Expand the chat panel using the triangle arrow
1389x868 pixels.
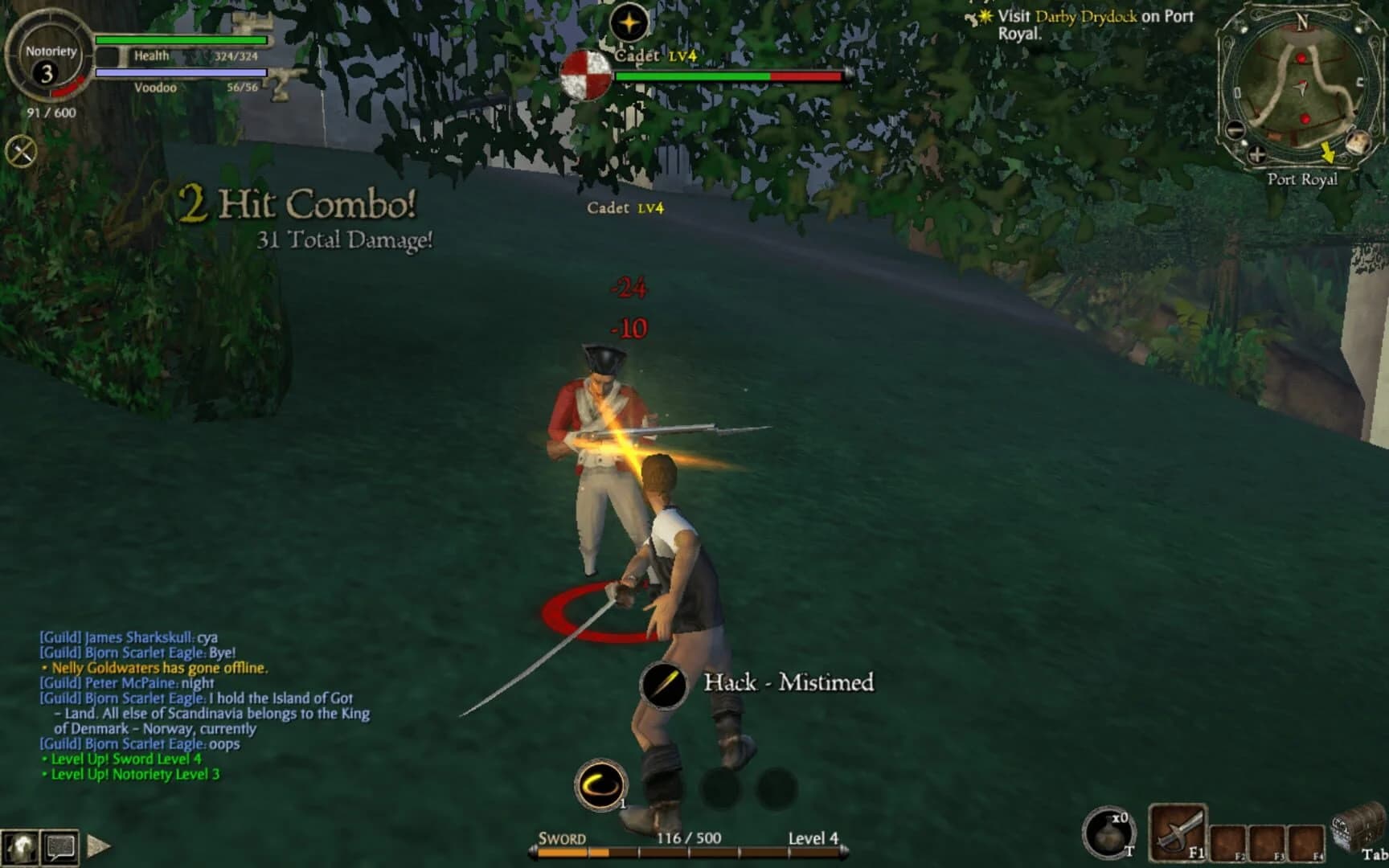click(98, 846)
